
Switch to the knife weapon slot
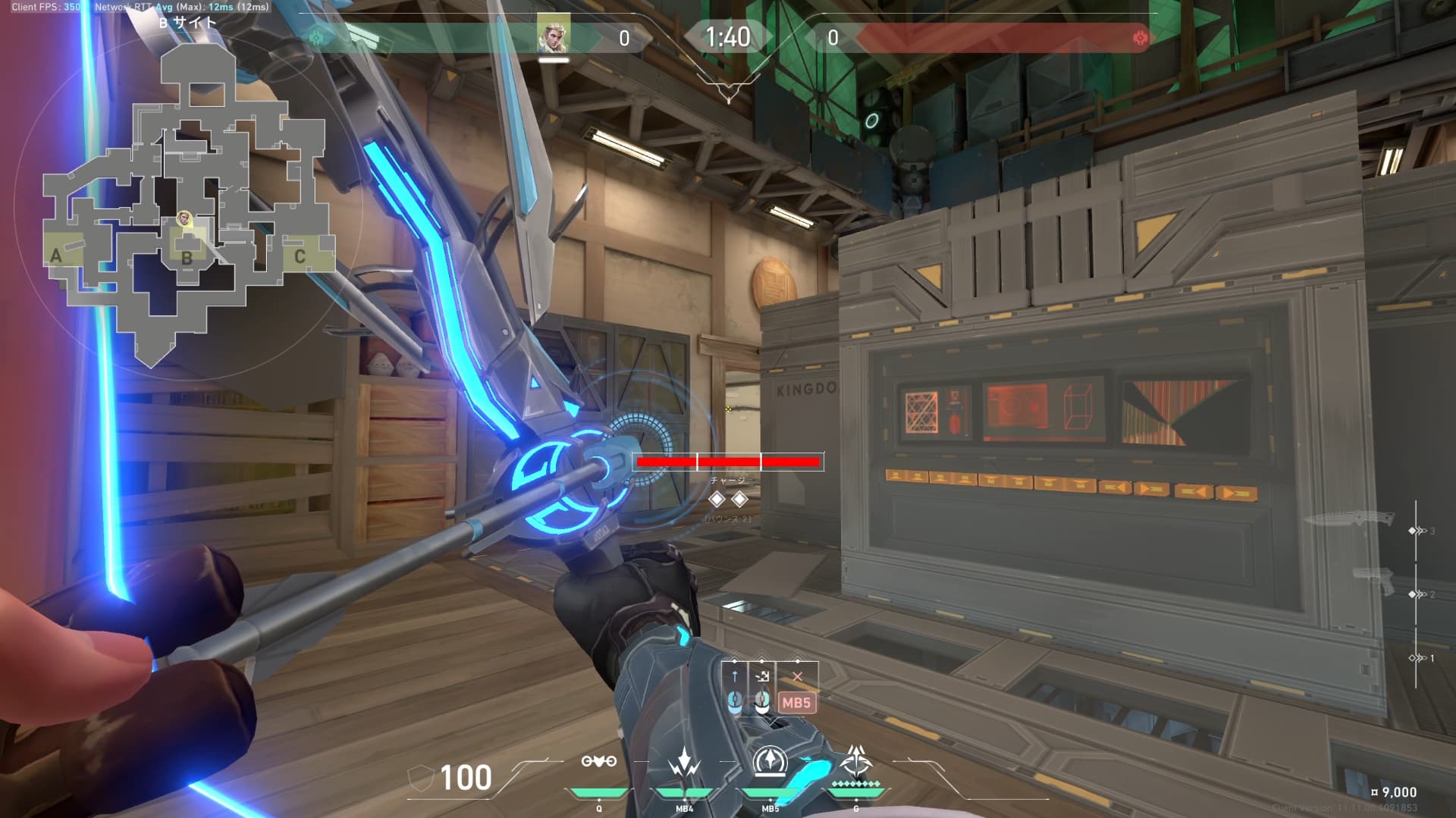(x=1350, y=519)
